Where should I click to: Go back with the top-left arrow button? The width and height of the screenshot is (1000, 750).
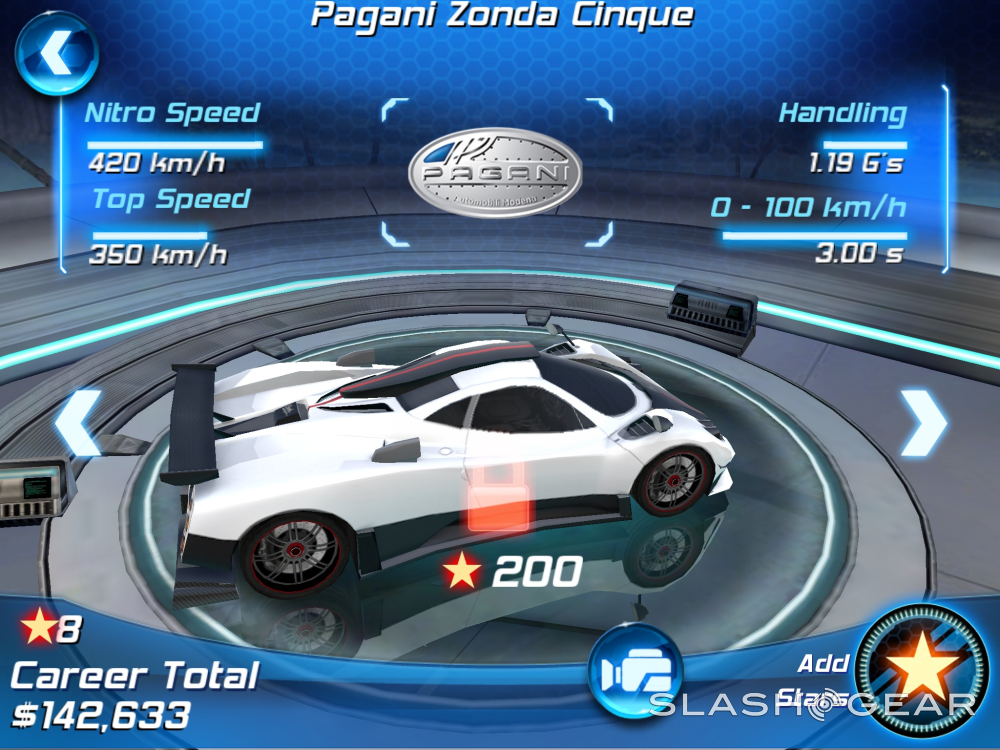(x=56, y=51)
